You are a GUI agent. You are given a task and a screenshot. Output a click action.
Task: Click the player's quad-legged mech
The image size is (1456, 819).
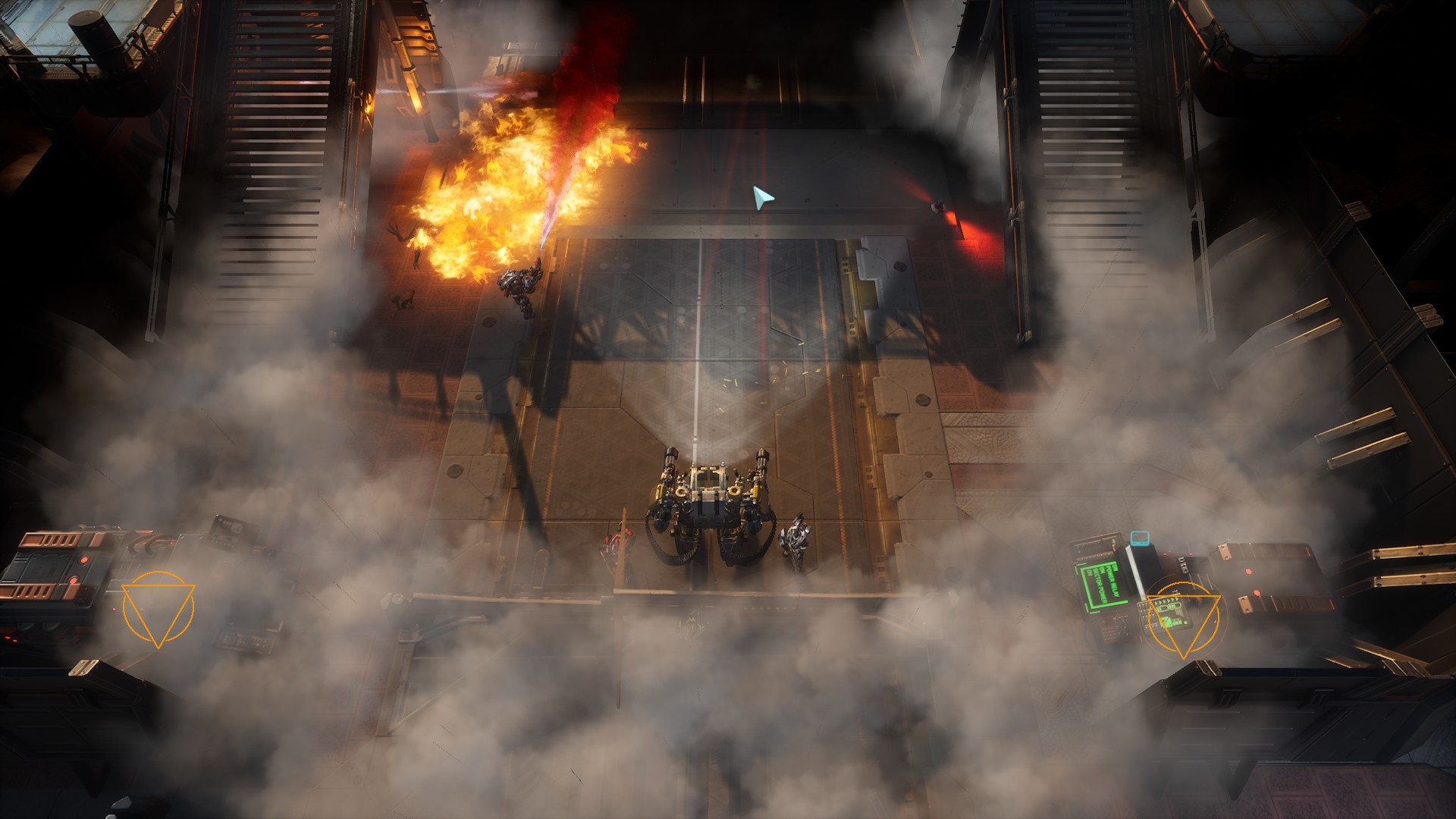[710, 500]
